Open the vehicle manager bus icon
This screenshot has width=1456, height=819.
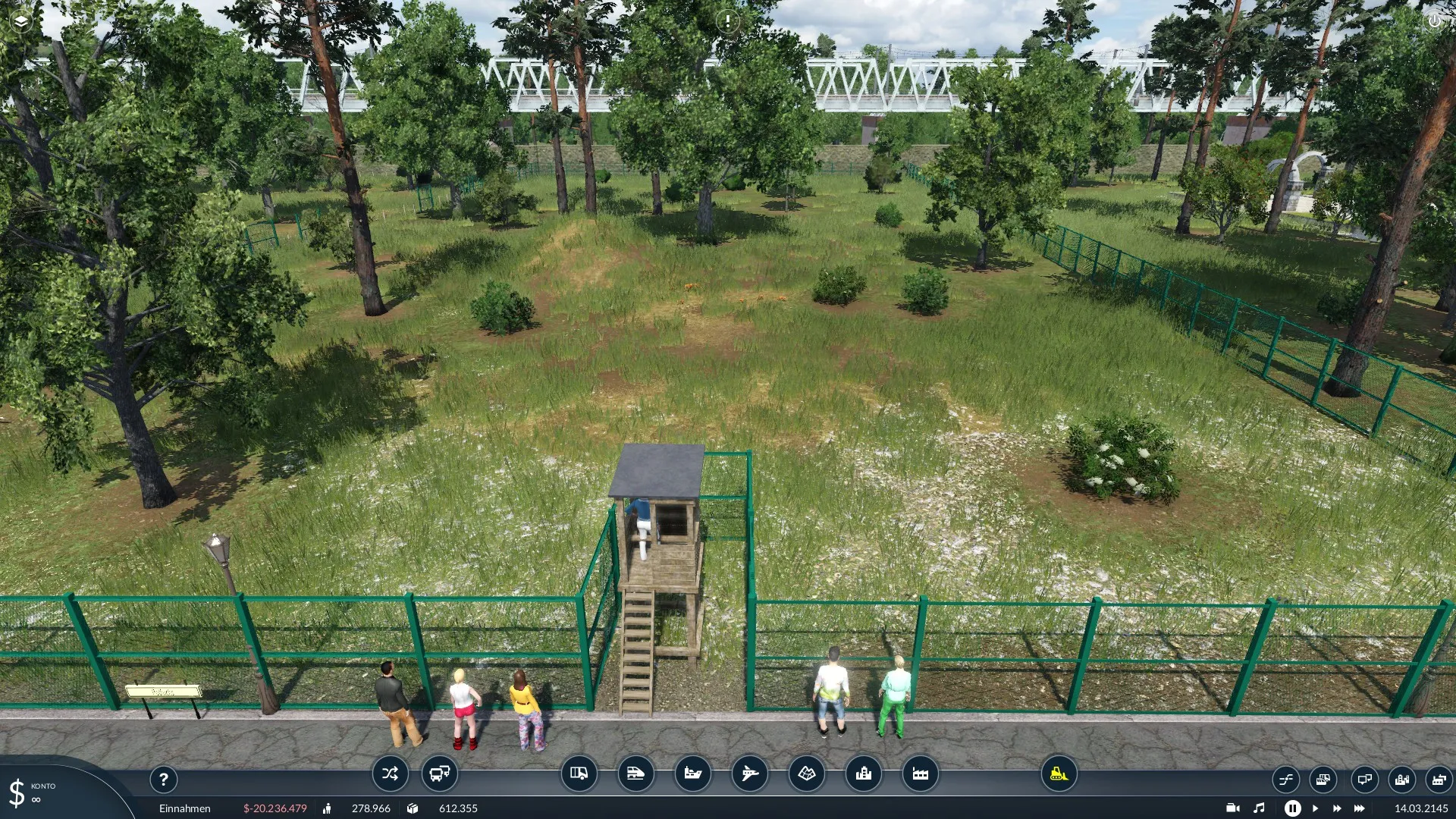[x=439, y=773]
